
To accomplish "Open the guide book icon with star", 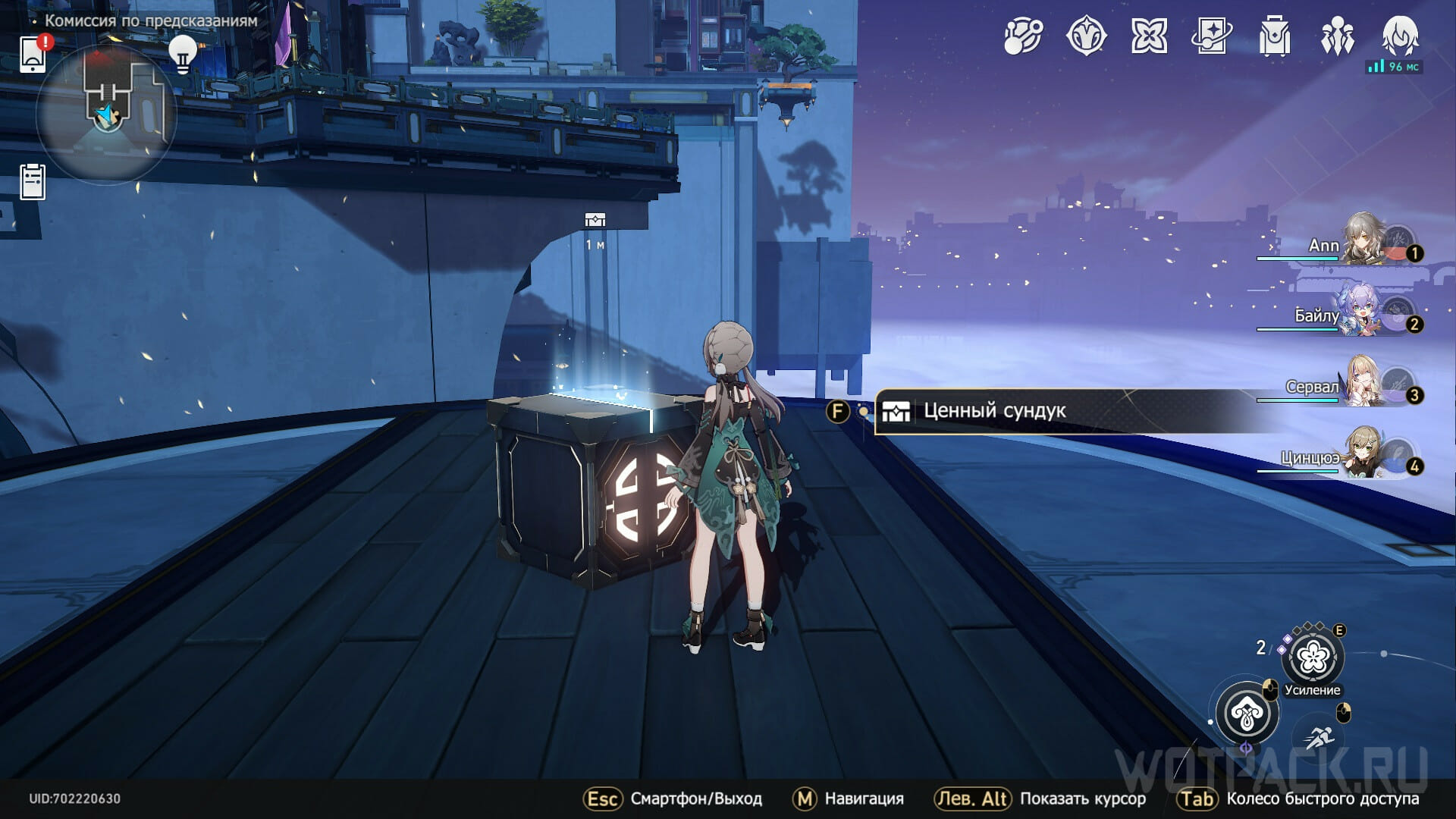I will pyautogui.click(x=1212, y=36).
